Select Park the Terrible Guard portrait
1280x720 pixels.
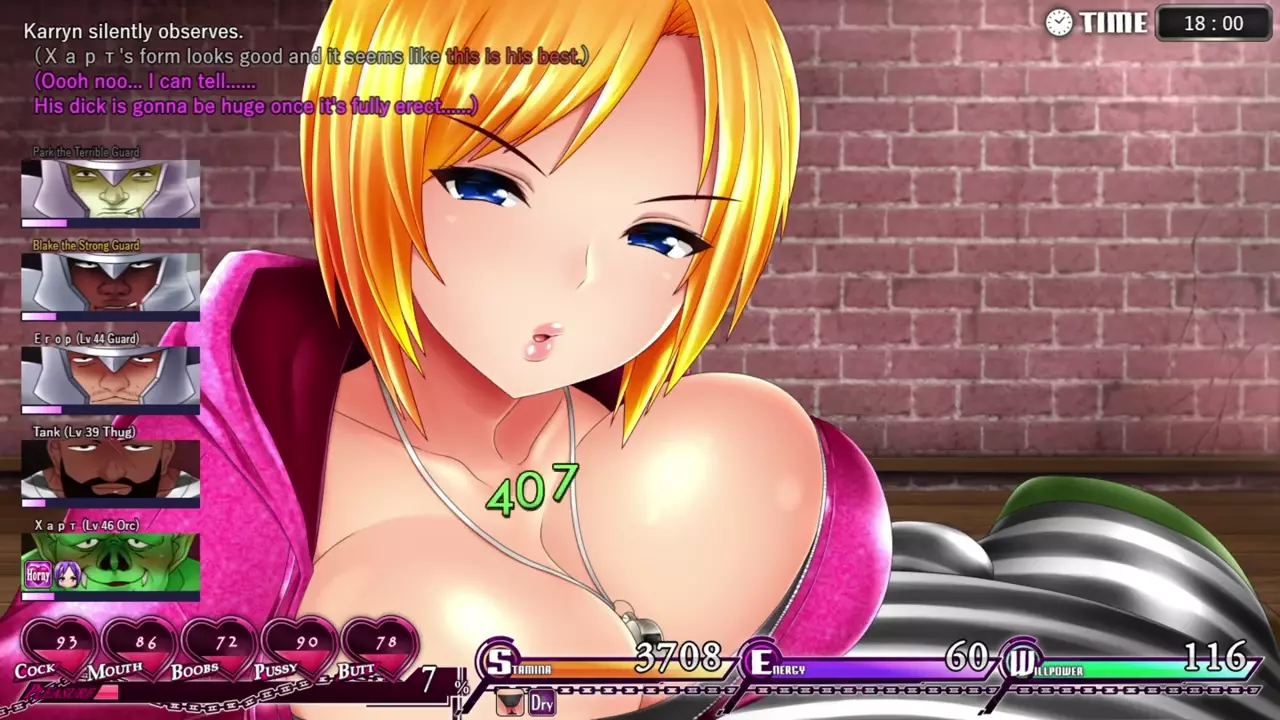(110, 189)
